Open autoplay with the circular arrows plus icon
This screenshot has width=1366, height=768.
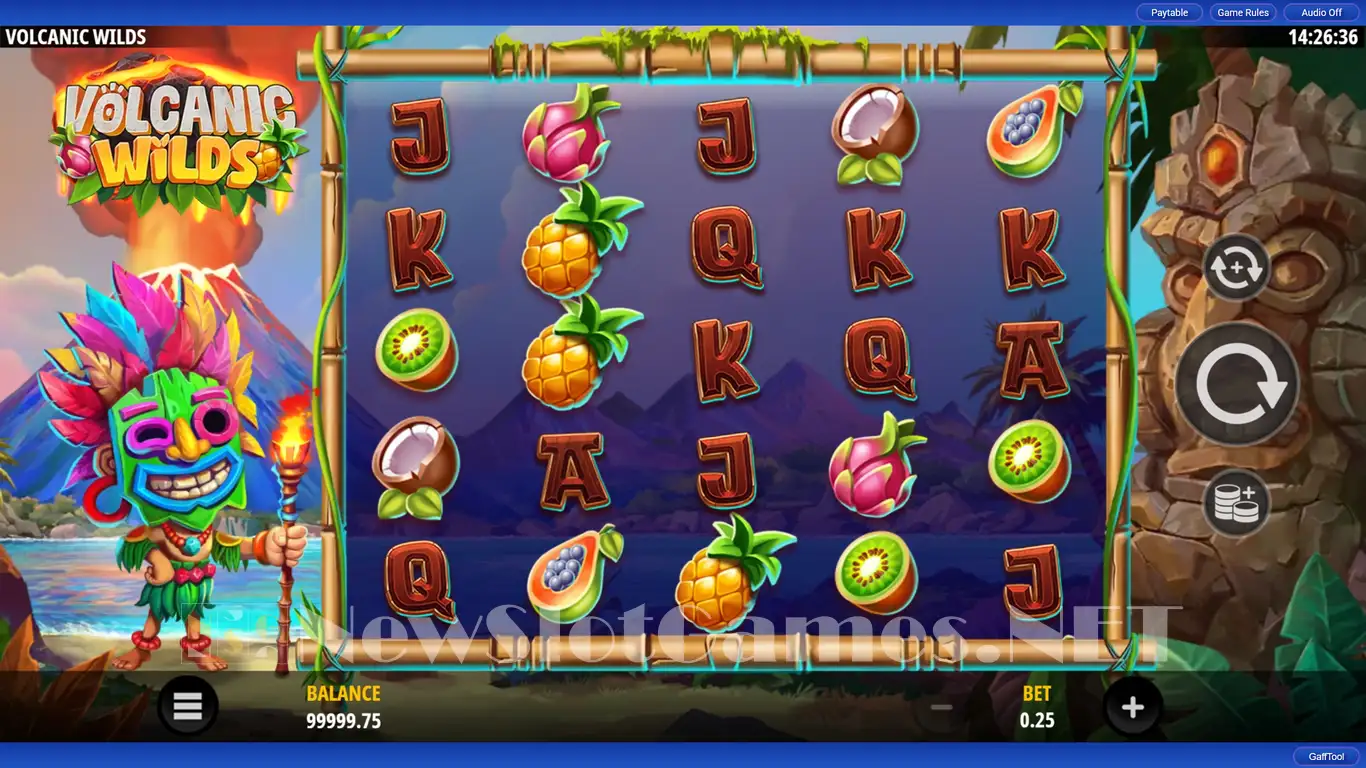(1237, 268)
